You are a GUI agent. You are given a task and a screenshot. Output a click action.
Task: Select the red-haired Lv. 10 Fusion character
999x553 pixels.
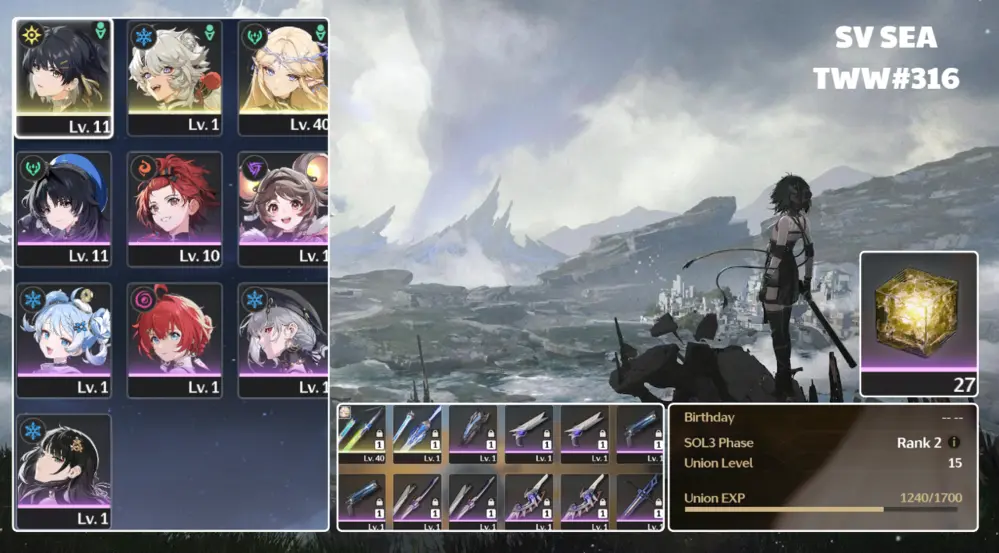coord(174,208)
